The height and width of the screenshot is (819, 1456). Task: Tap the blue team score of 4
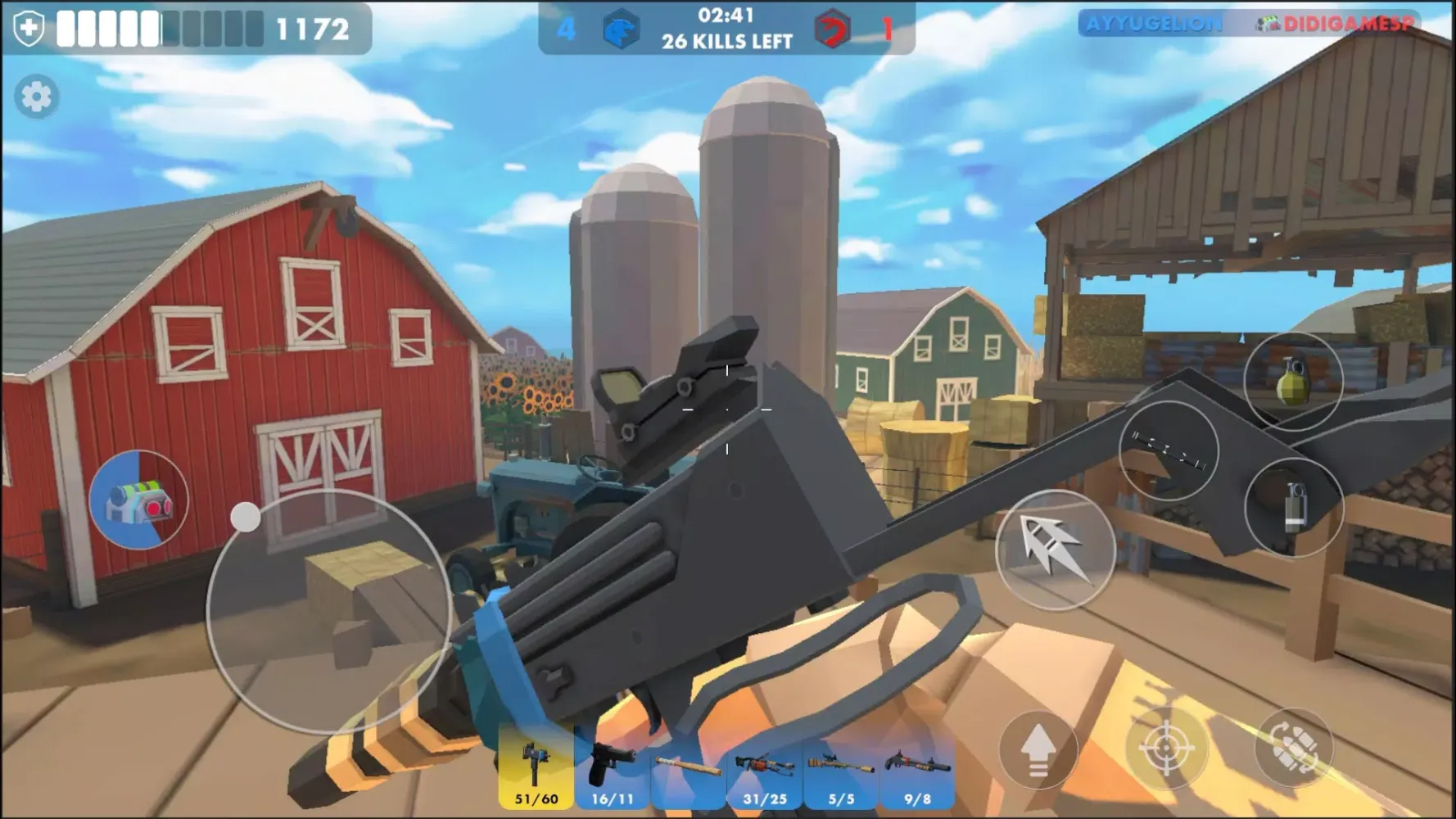pyautogui.click(x=567, y=27)
